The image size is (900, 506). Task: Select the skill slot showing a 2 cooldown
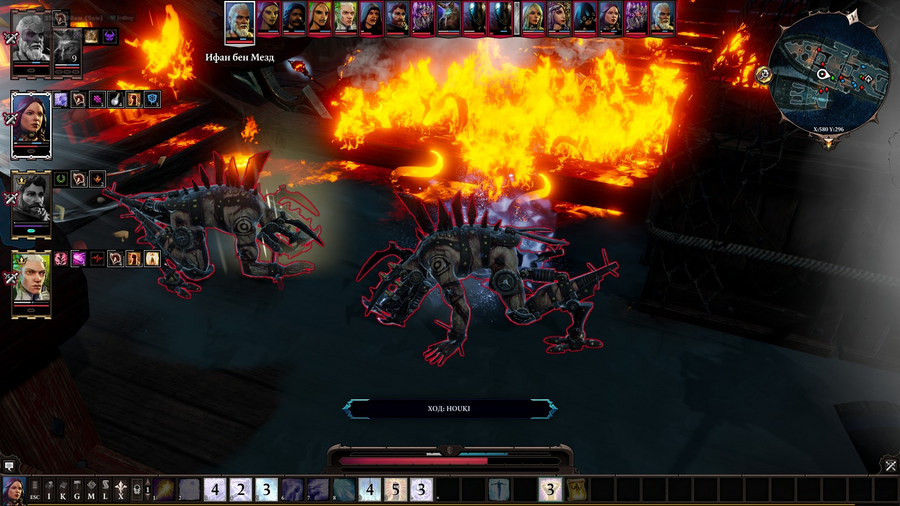point(241,490)
